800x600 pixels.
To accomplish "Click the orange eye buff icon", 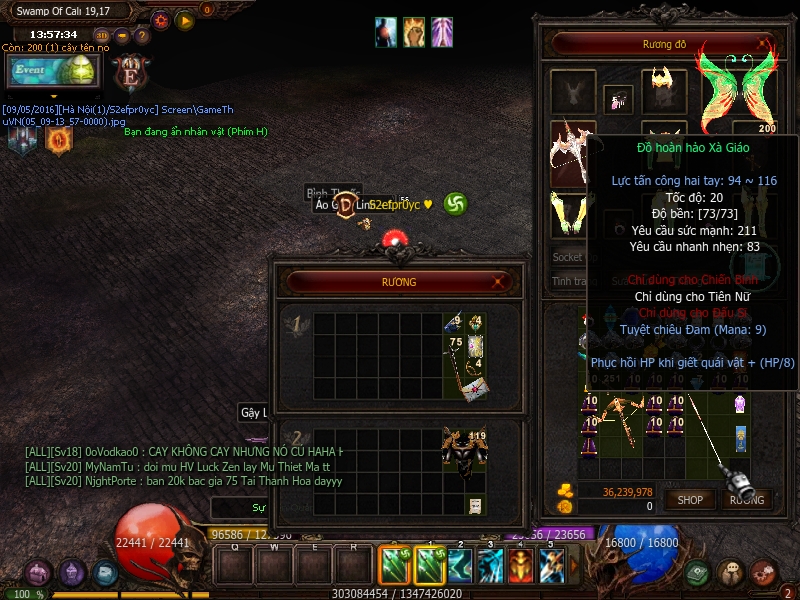I will 58,139.
